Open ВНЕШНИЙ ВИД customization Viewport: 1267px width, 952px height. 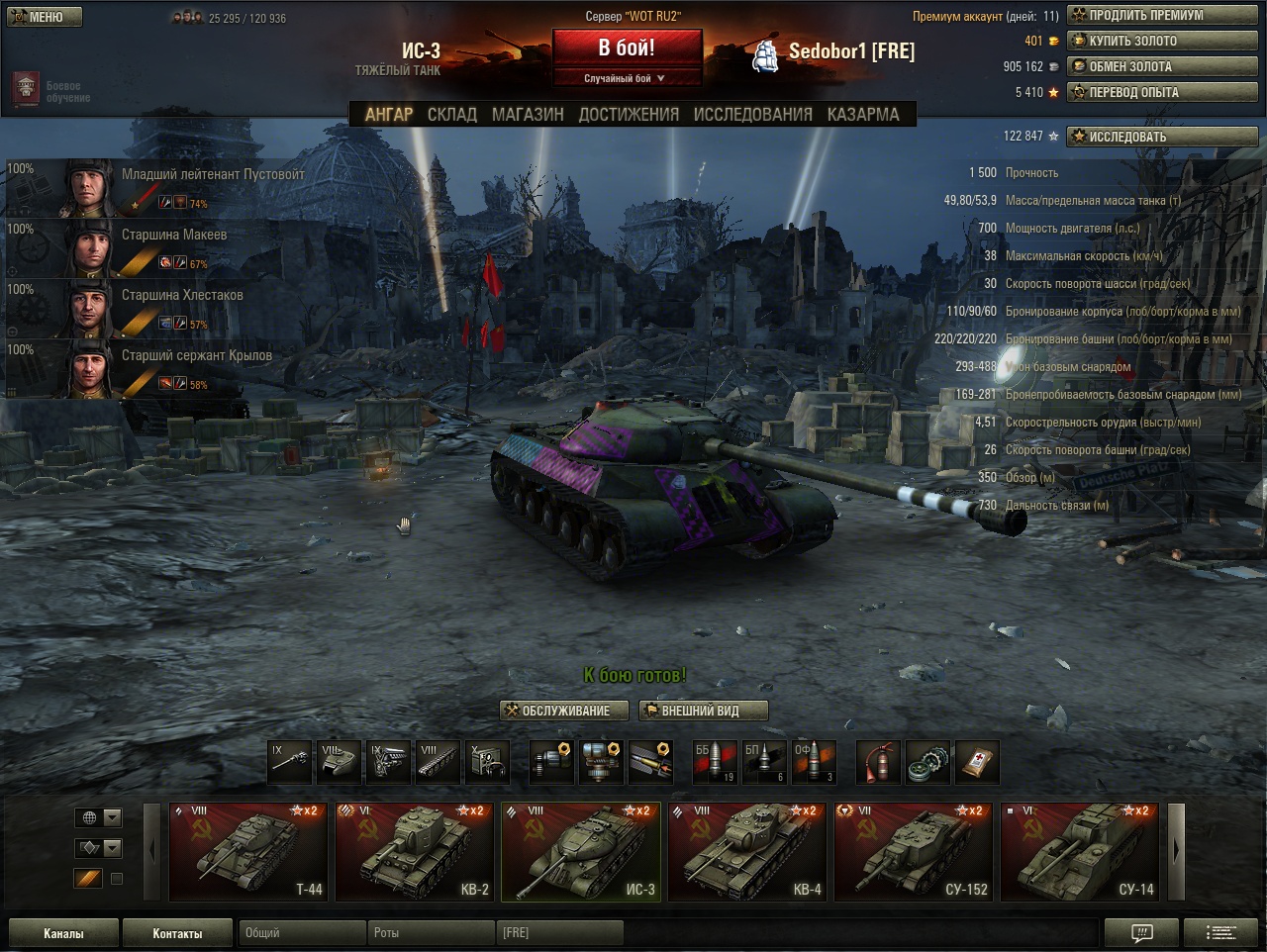click(x=703, y=711)
